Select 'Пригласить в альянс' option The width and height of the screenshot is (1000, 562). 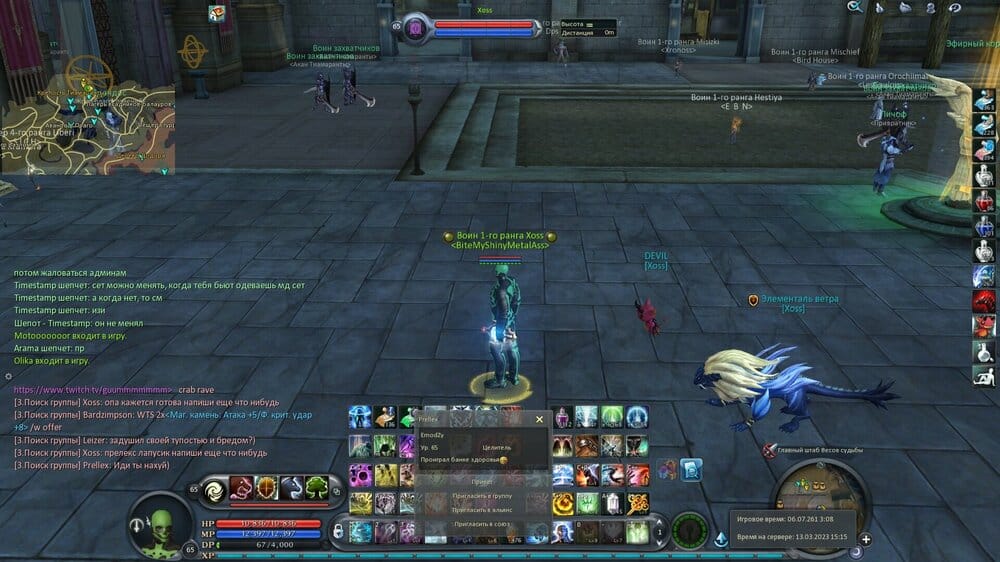click(484, 509)
